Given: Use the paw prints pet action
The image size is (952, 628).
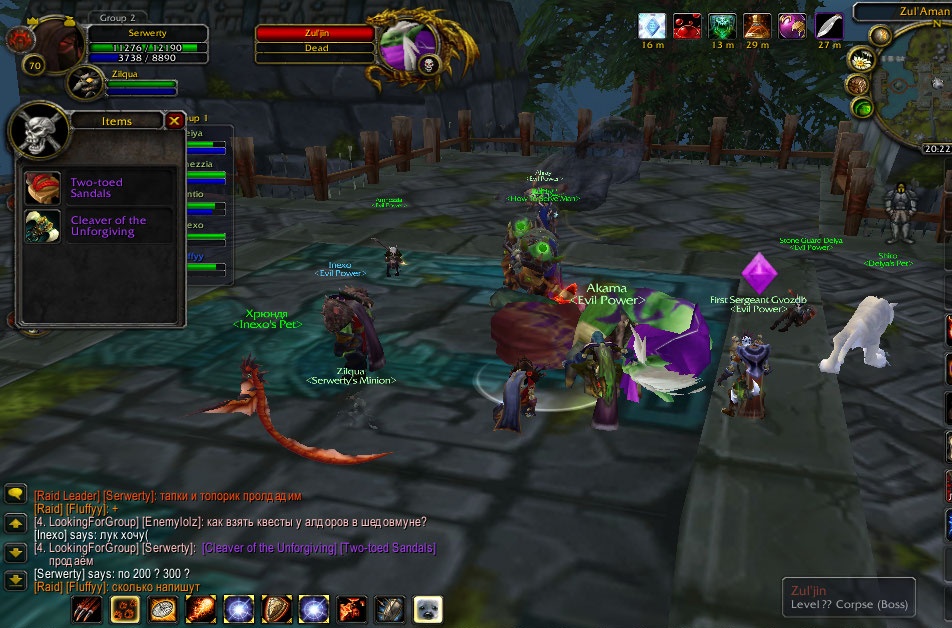Looking at the screenshot, I should (125, 609).
